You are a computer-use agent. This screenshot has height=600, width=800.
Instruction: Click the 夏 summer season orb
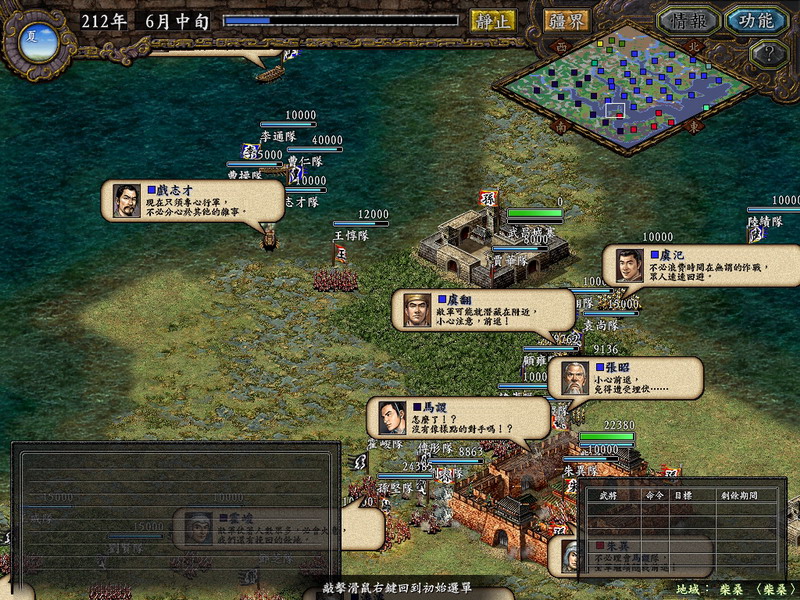[x=33, y=39]
